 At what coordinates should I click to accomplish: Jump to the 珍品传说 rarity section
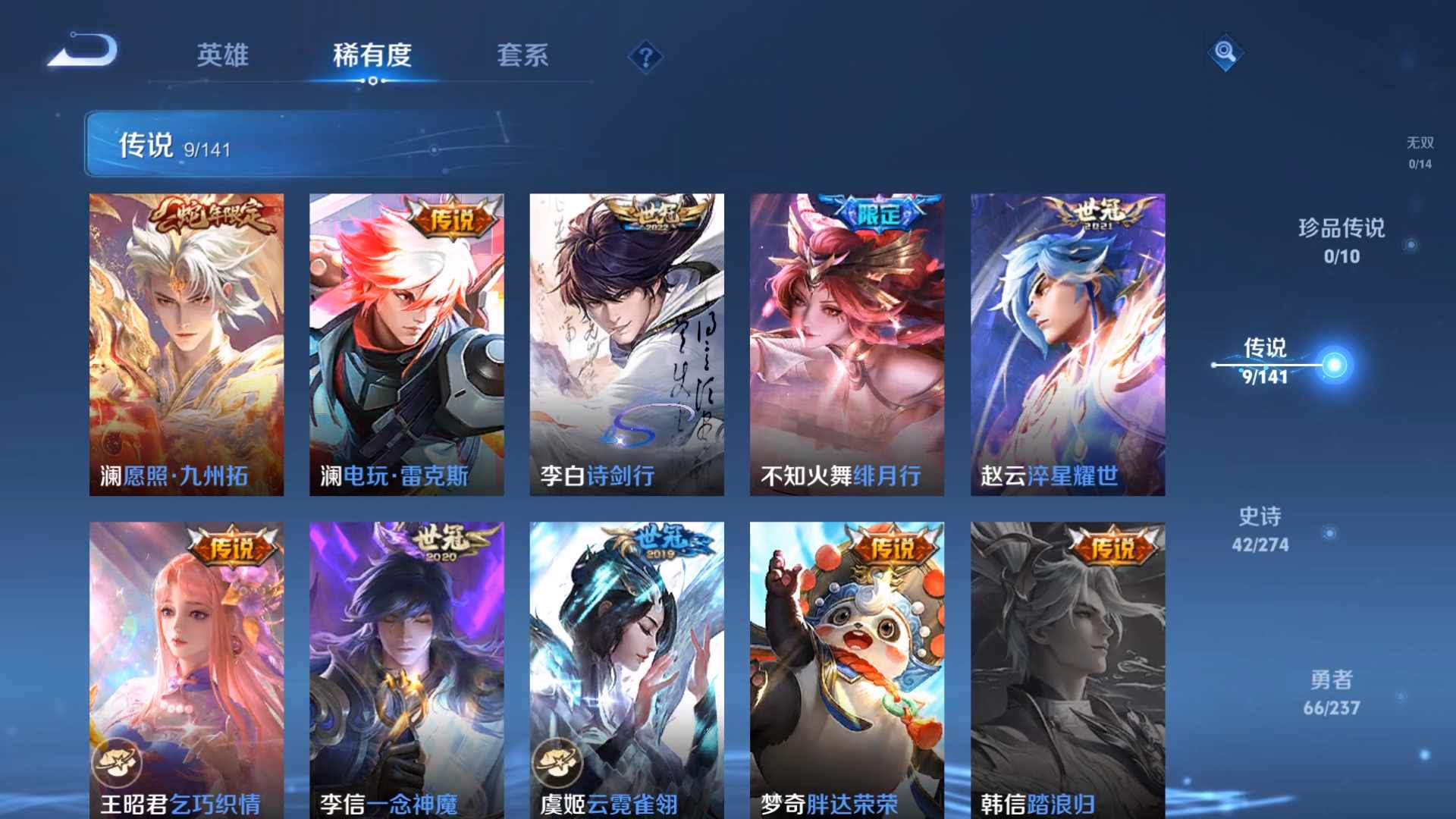click(x=1341, y=240)
